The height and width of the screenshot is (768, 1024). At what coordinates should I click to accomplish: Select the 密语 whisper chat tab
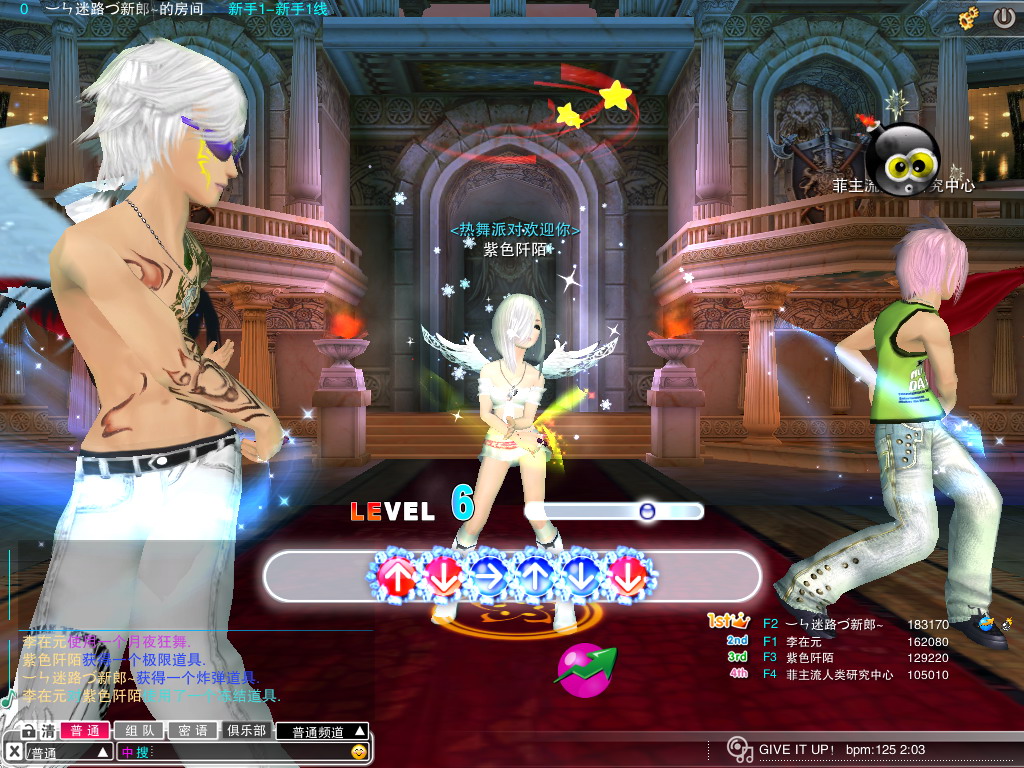[x=192, y=731]
